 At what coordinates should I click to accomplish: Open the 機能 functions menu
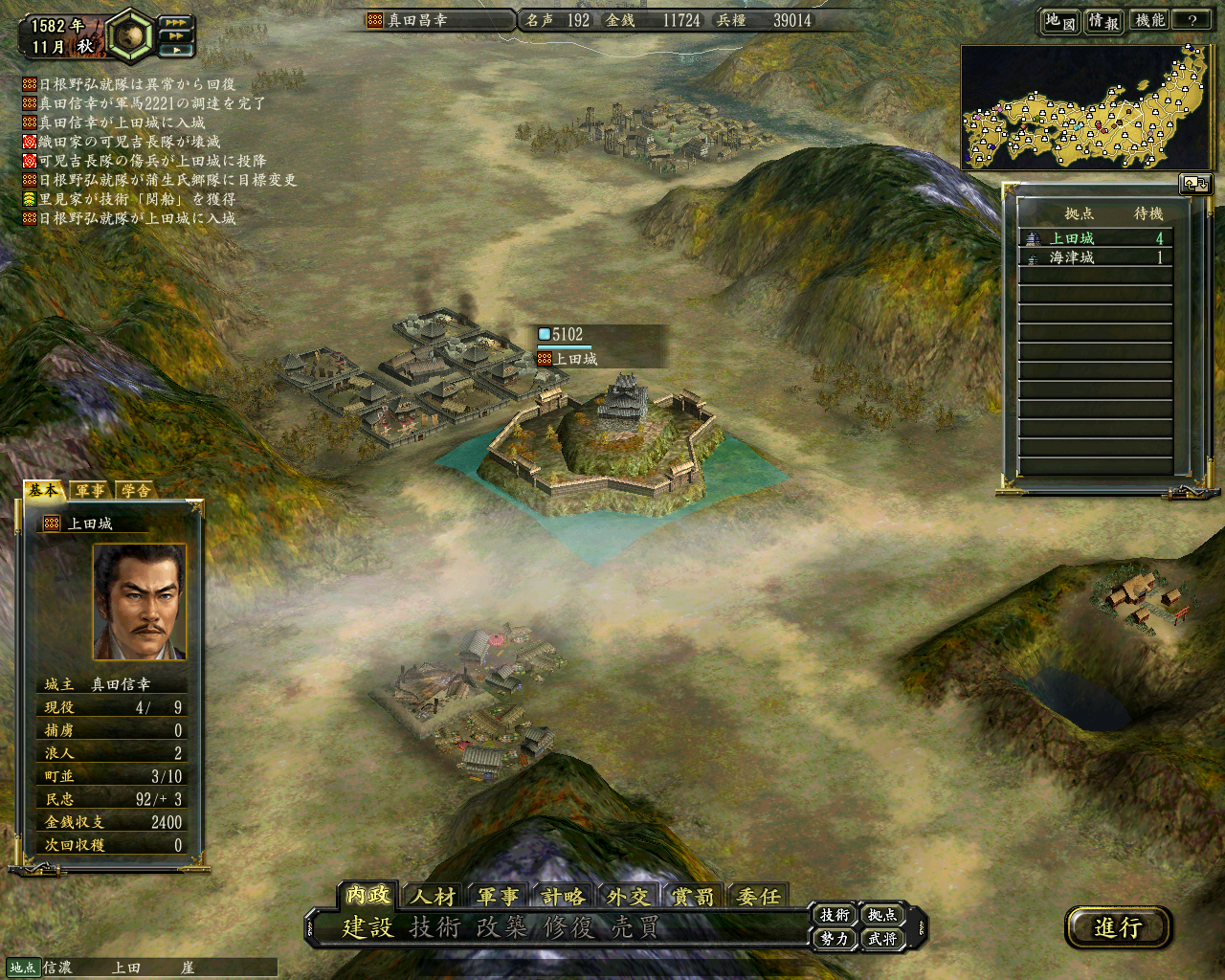click(x=1148, y=20)
